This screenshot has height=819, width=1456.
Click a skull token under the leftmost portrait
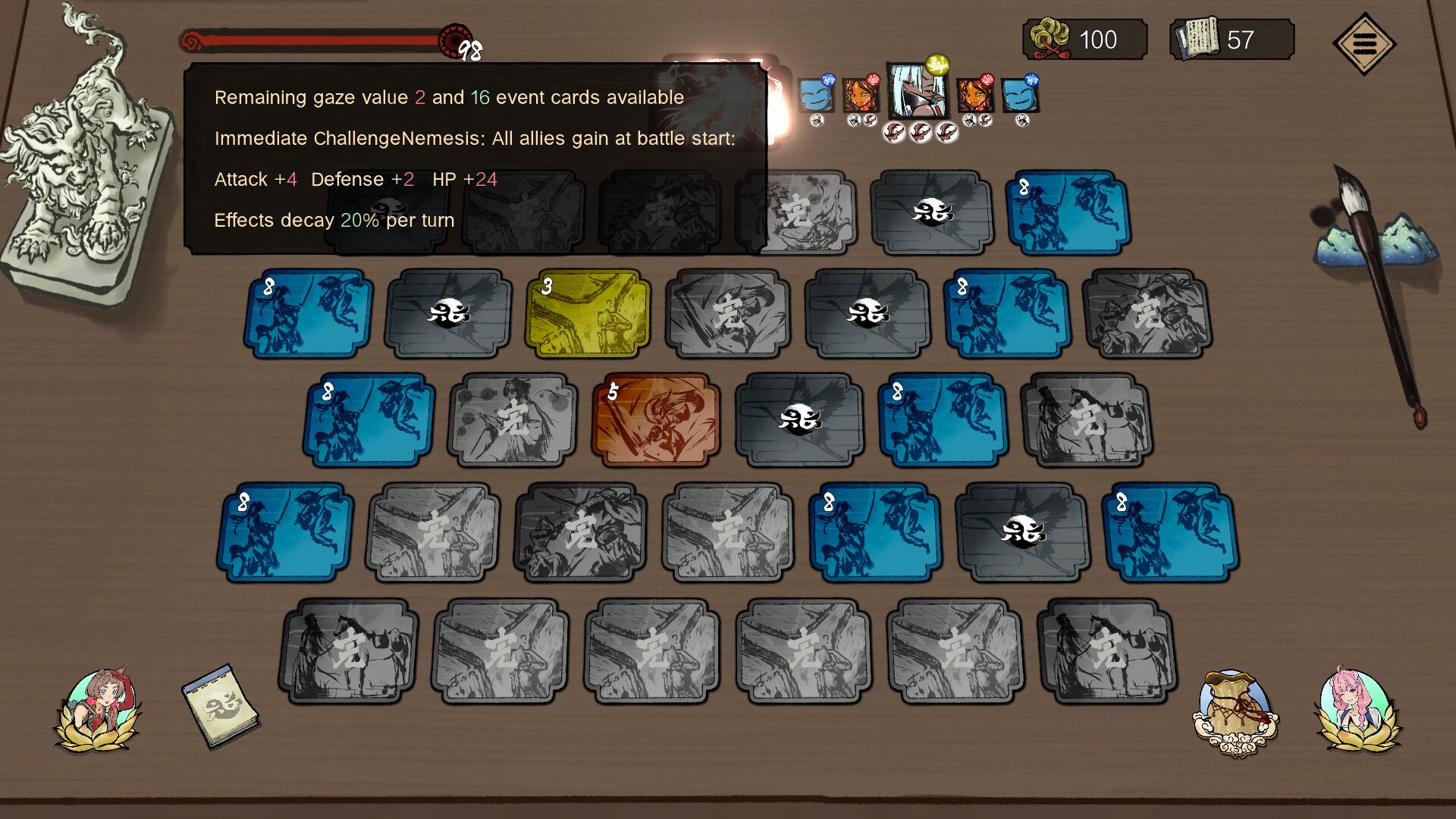pyautogui.click(x=817, y=119)
